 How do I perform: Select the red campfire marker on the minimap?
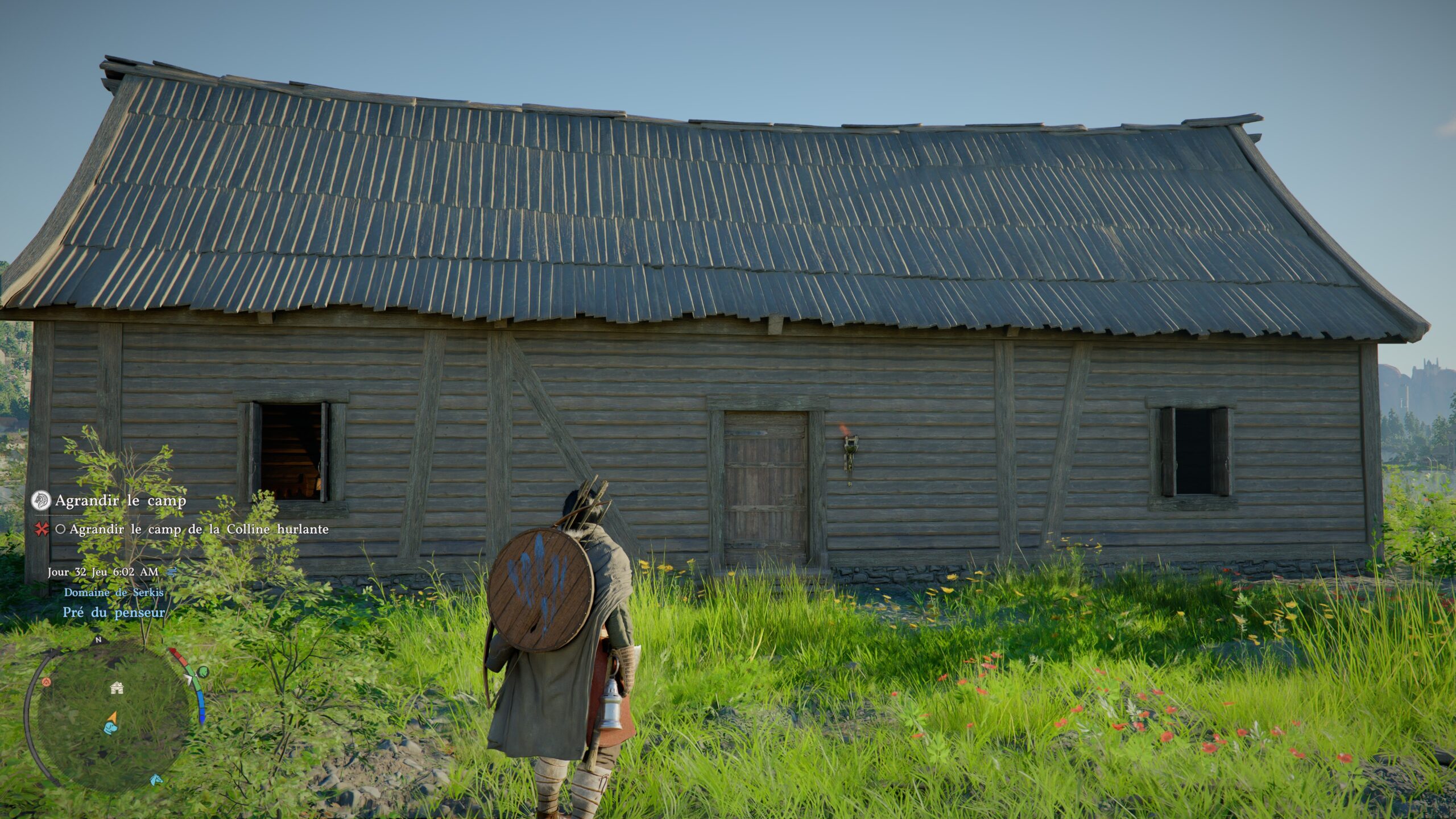pos(46,682)
